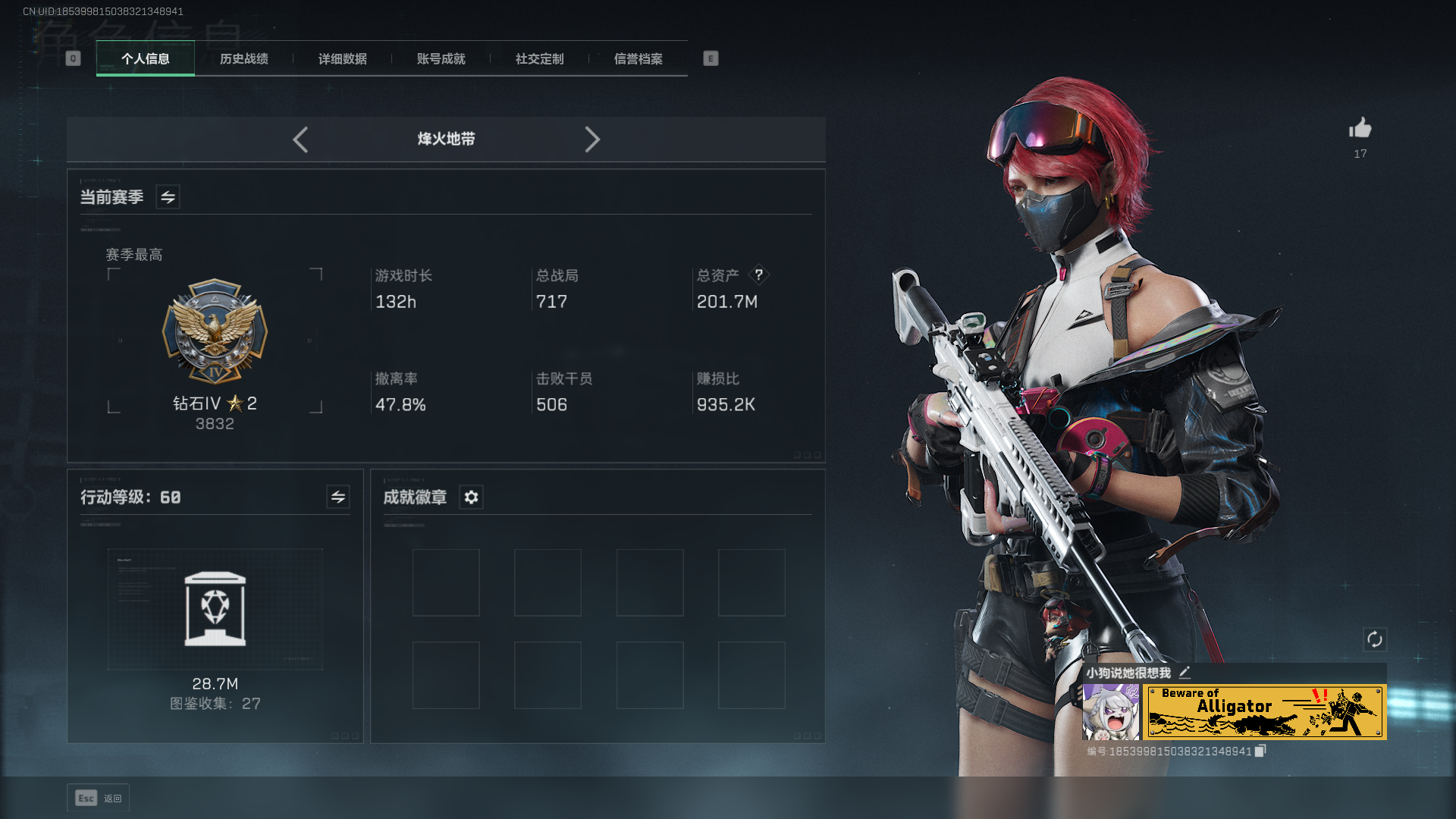The width and height of the screenshot is (1456, 819).
Task: Switch to the 个人信息 tab
Action: click(x=146, y=58)
